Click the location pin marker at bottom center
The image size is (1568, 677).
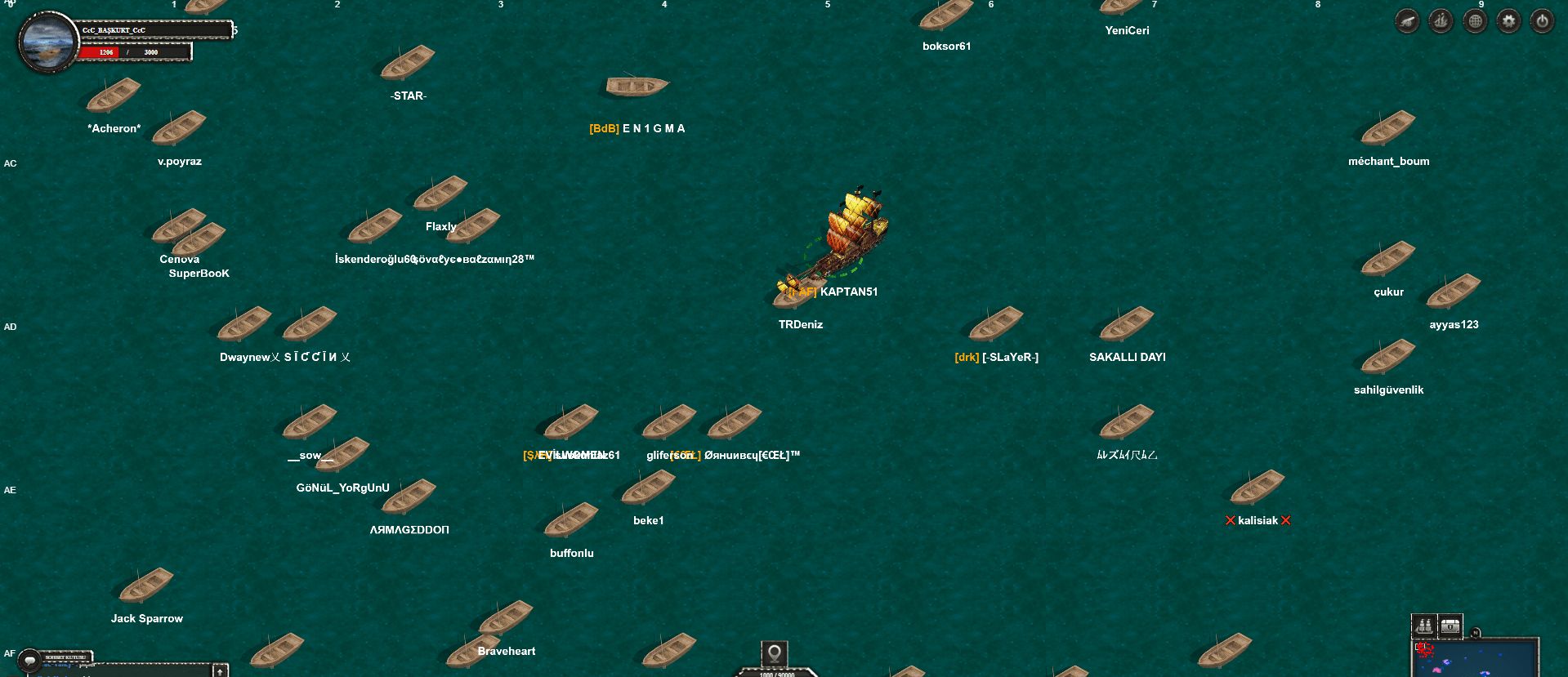point(775,653)
